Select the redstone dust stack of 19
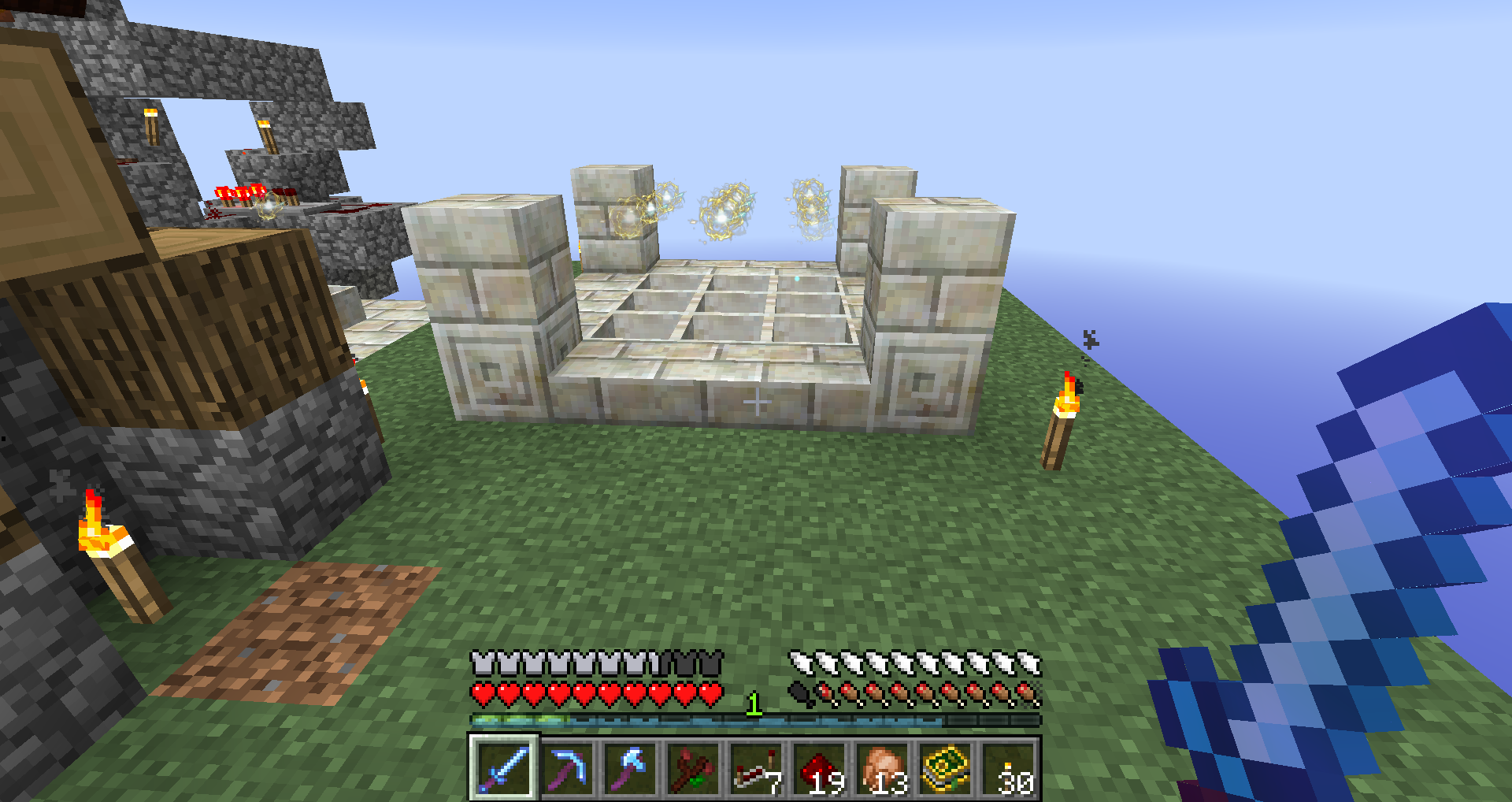The height and width of the screenshot is (802, 1512). [819, 768]
